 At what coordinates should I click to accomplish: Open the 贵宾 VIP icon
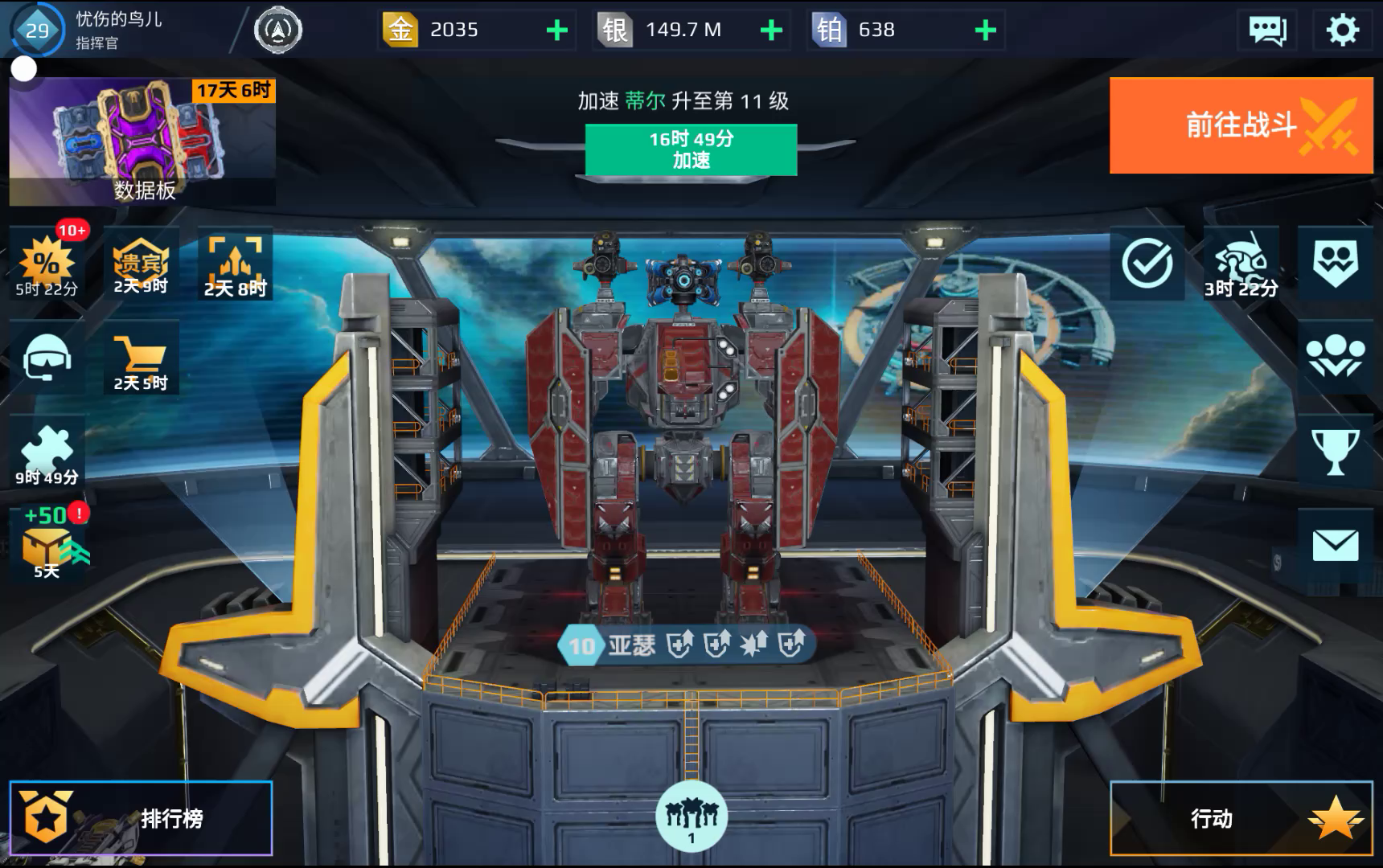(x=141, y=264)
